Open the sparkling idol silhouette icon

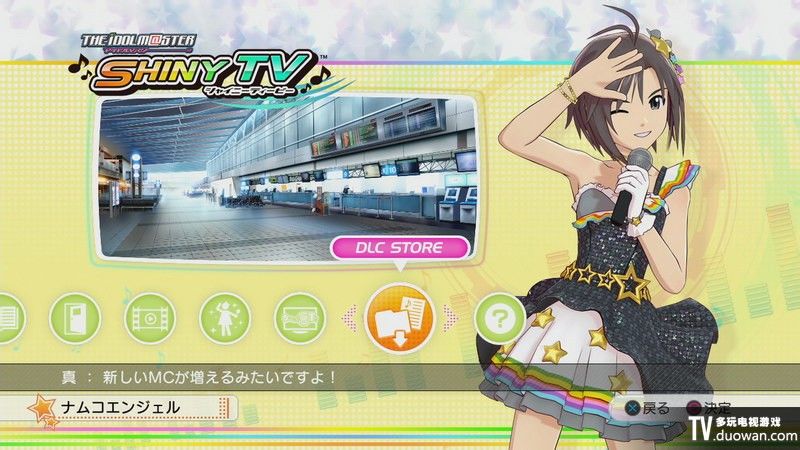pos(225,319)
